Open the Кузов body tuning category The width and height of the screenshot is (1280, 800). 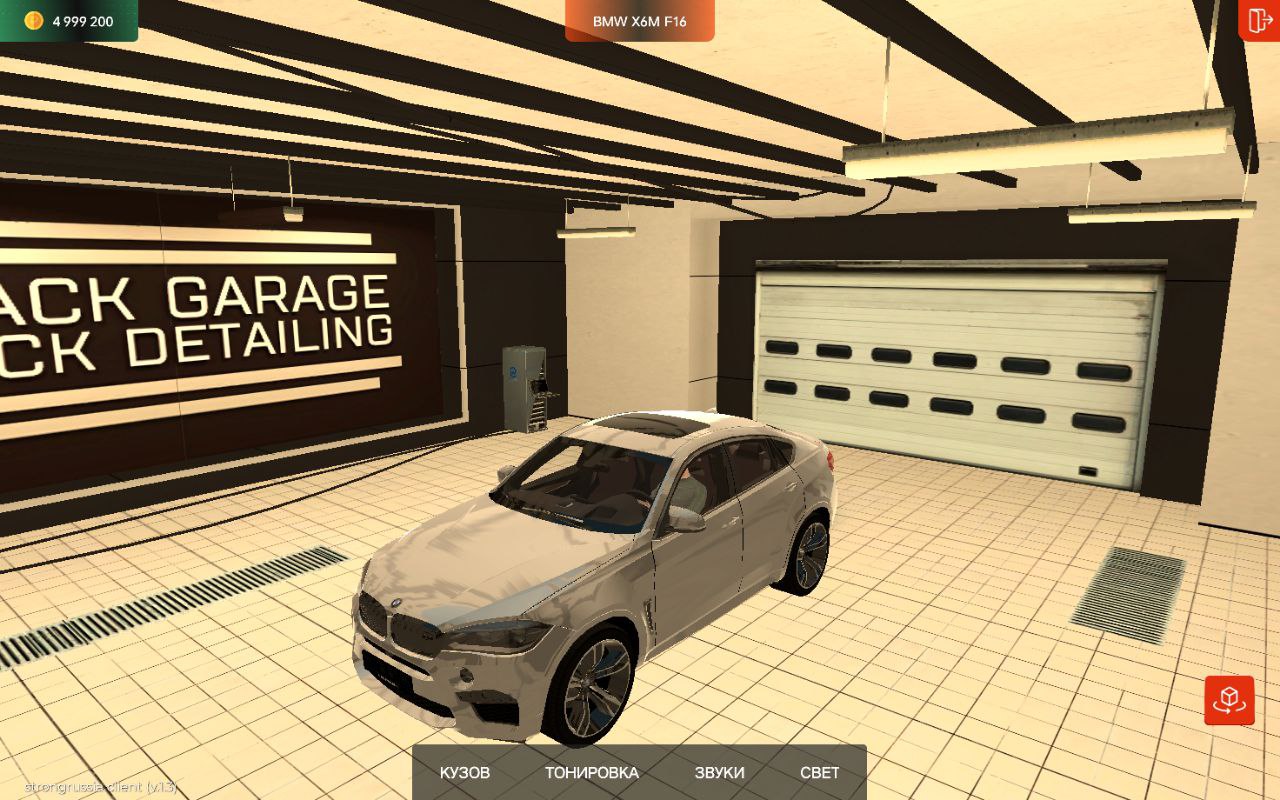(x=465, y=772)
